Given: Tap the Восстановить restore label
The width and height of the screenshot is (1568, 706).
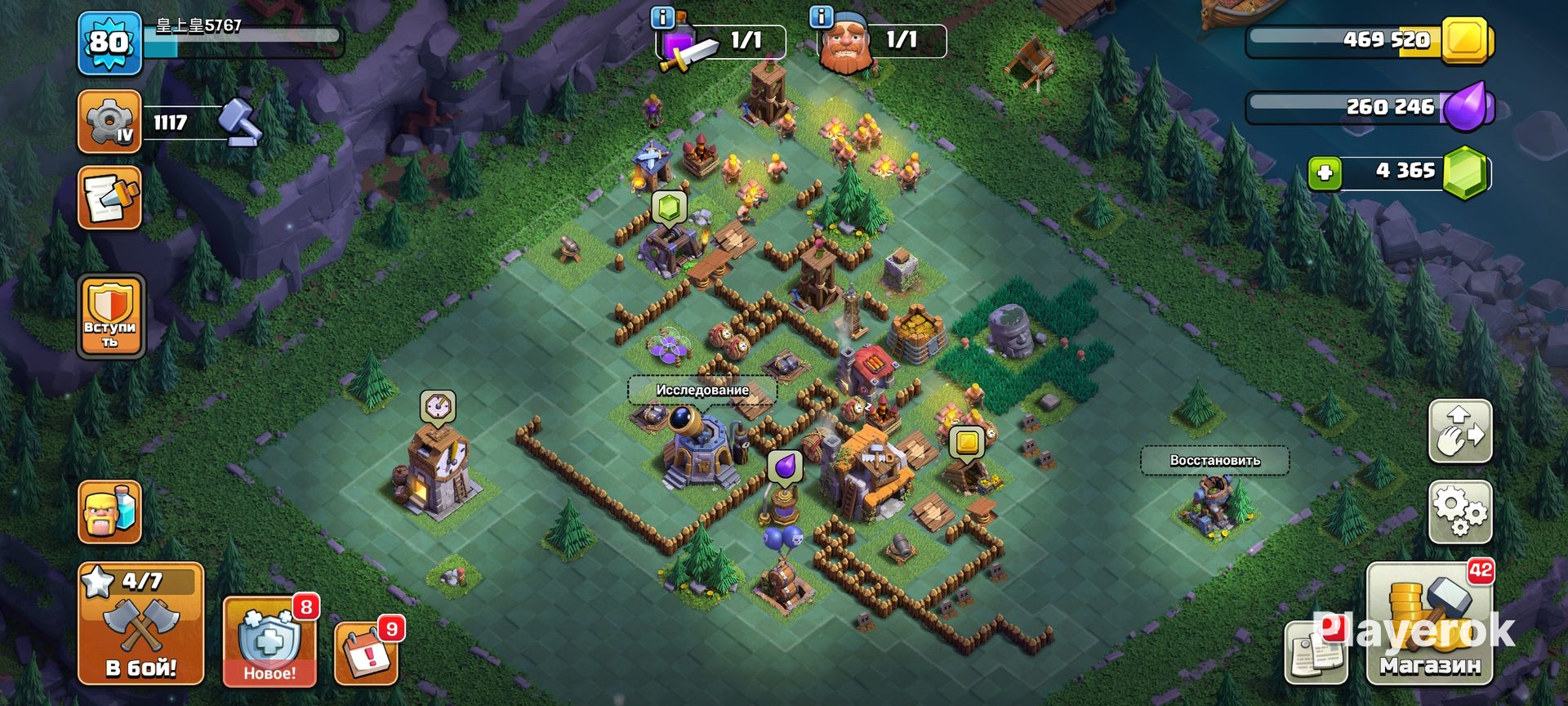Looking at the screenshot, I should click(1214, 460).
